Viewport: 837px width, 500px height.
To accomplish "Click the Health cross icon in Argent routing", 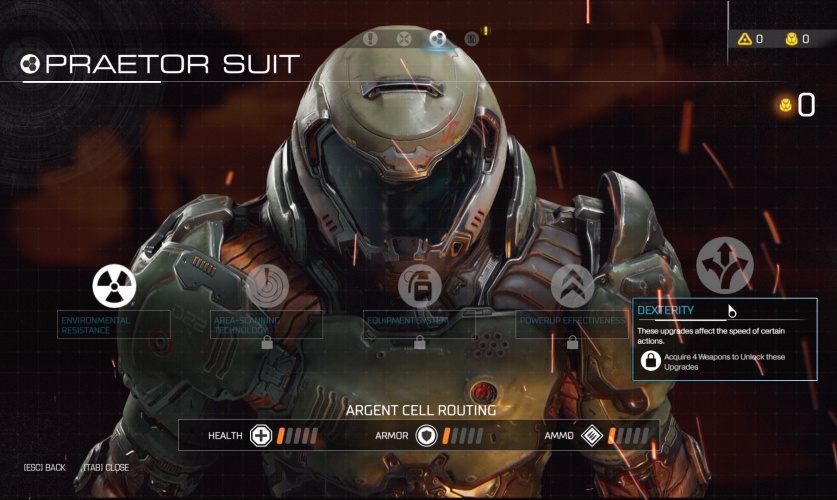I will coord(261,435).
